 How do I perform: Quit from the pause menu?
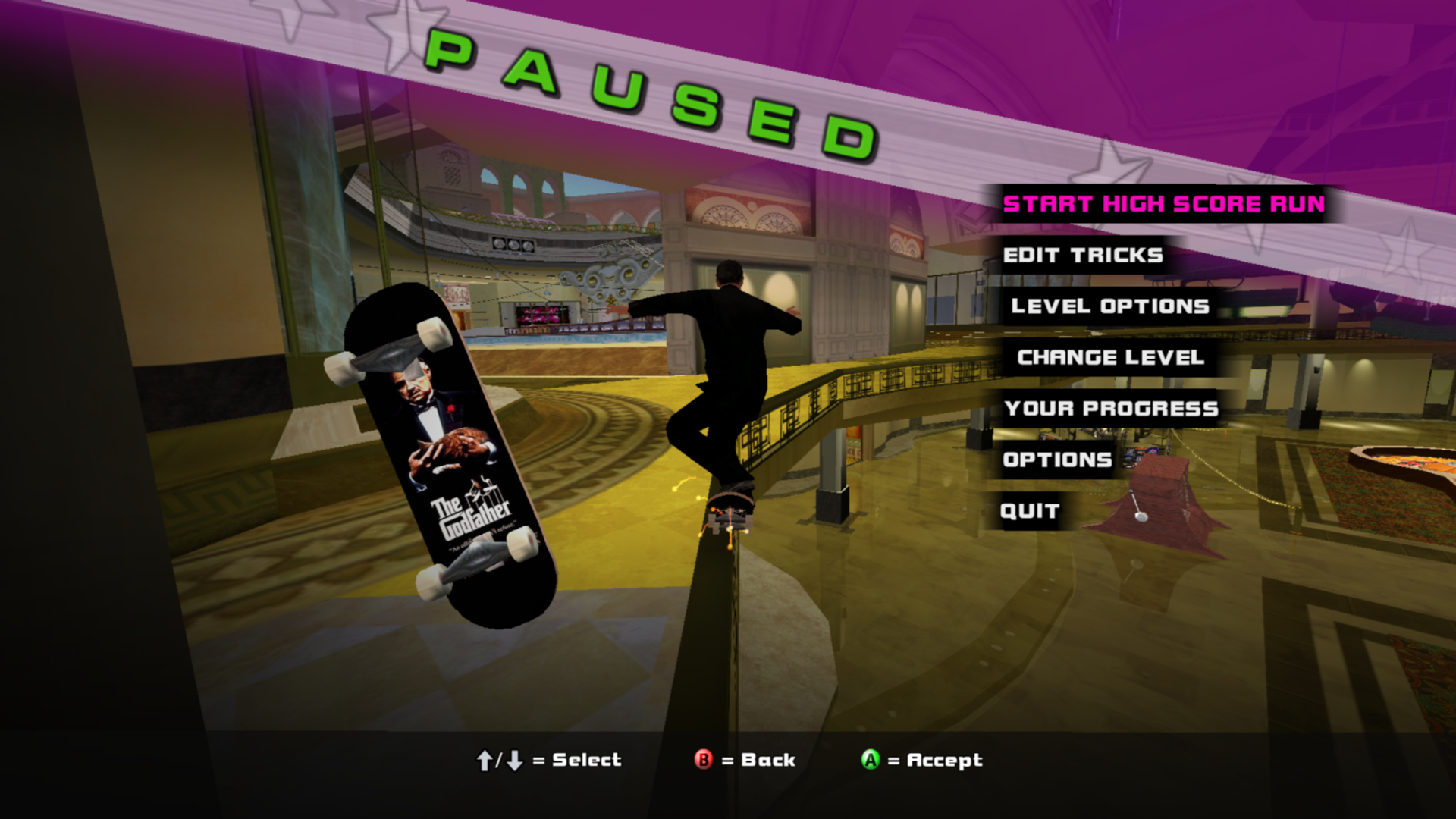pyautogui.click(x=1029, y=511)
